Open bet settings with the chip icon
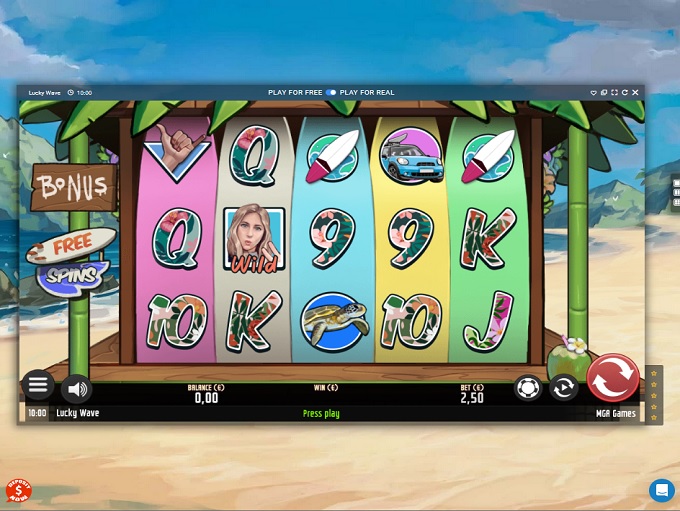The height and width of the screenshot is (511, 680). click(528, 387)
